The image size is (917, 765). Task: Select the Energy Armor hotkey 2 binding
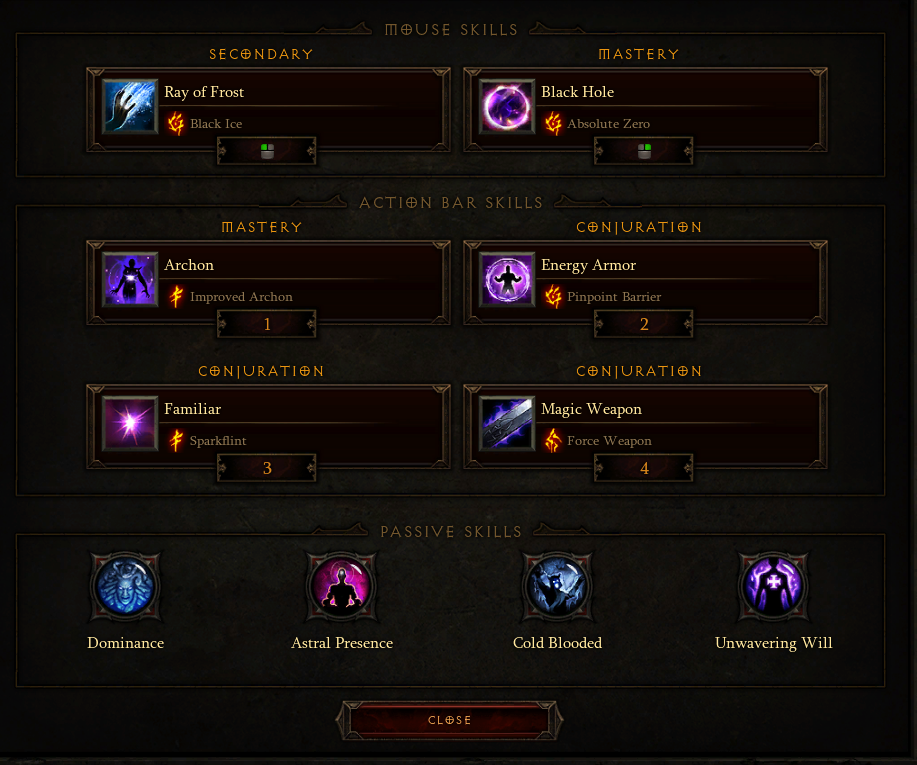click(644, 324)
